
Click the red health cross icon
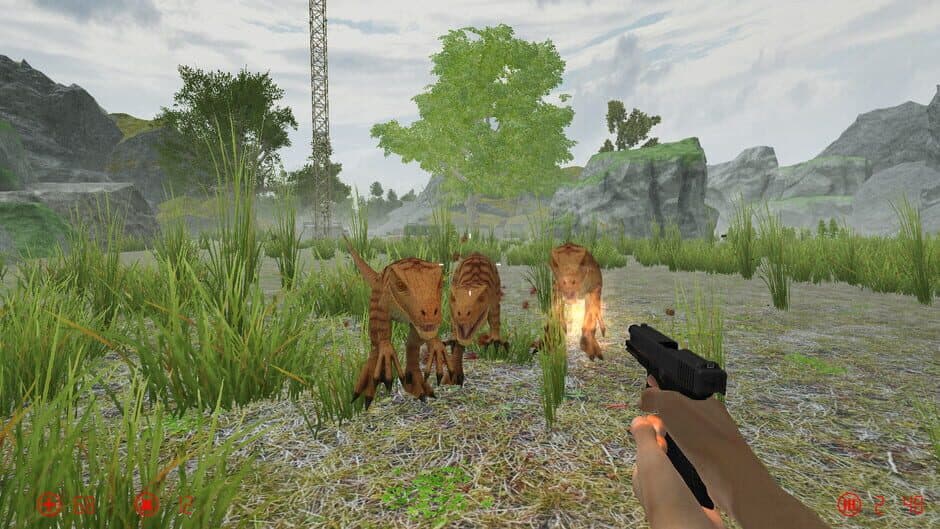click(x=48, y=504)
